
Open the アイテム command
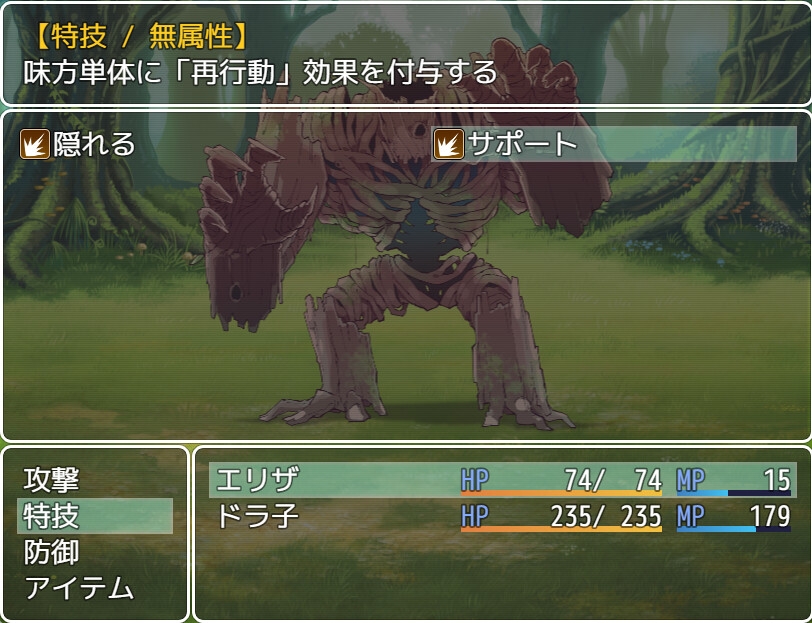click(79, 588)
